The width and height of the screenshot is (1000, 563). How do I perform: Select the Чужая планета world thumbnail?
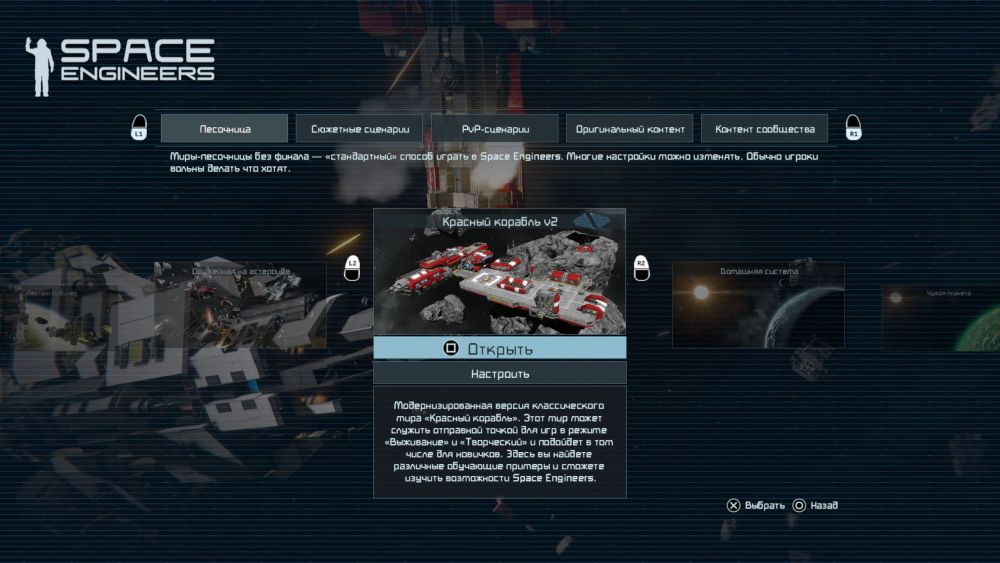click(940, 318)
